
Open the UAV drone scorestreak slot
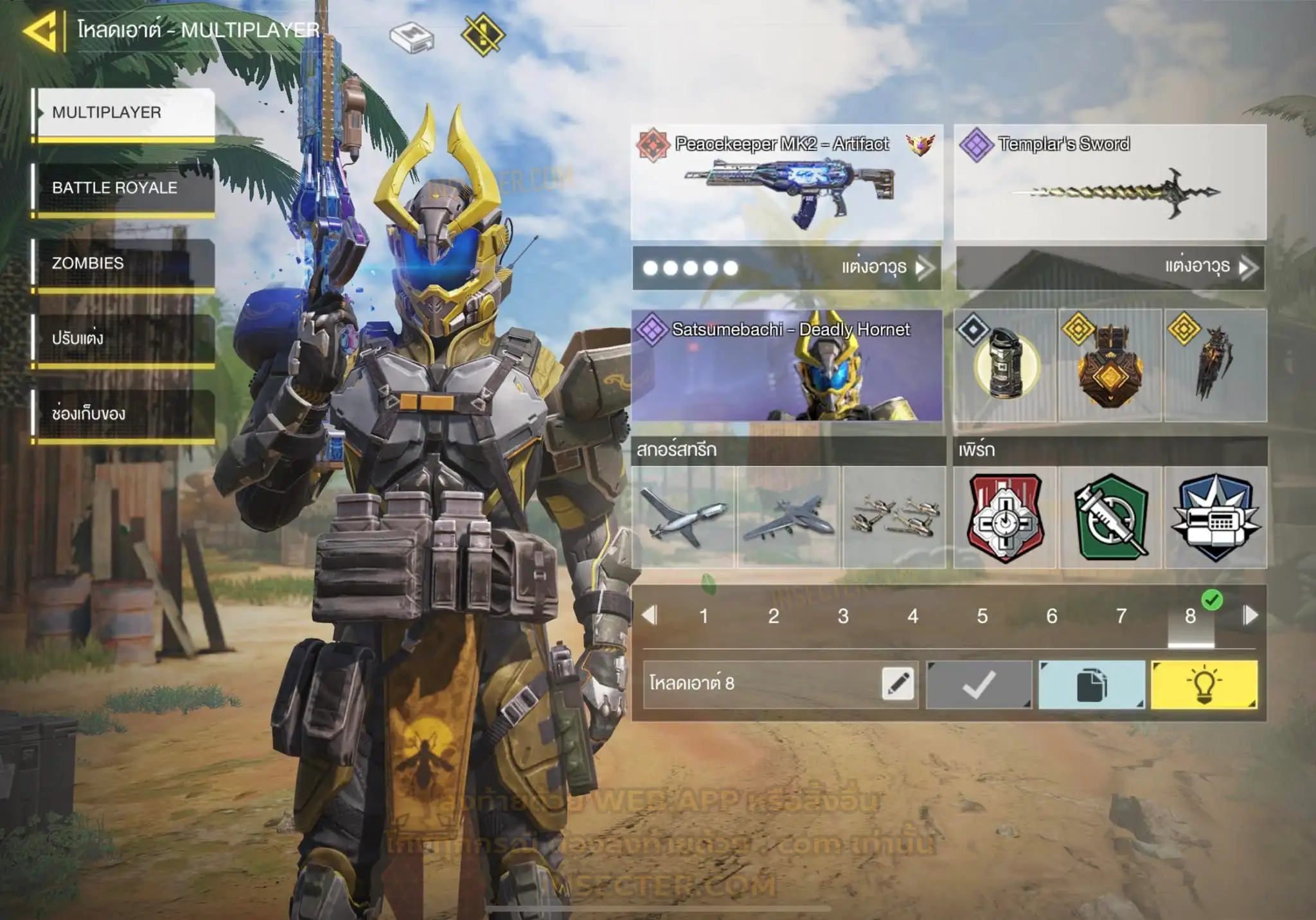coord(683,517)
